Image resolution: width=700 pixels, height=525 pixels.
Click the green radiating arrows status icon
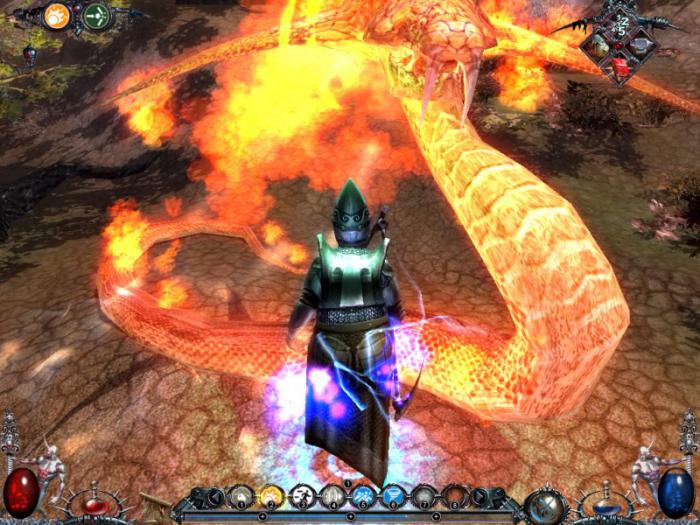coord(97,15)
